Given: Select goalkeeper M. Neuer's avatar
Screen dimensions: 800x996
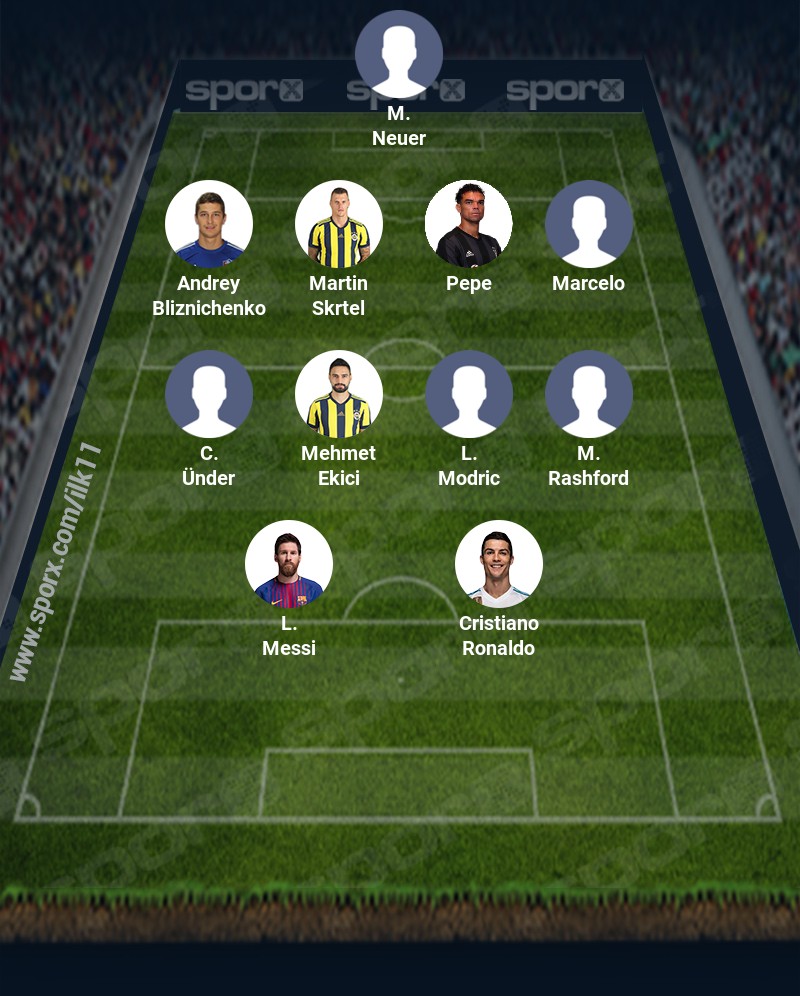Looking at the screenshot, I should coord(399,54).
